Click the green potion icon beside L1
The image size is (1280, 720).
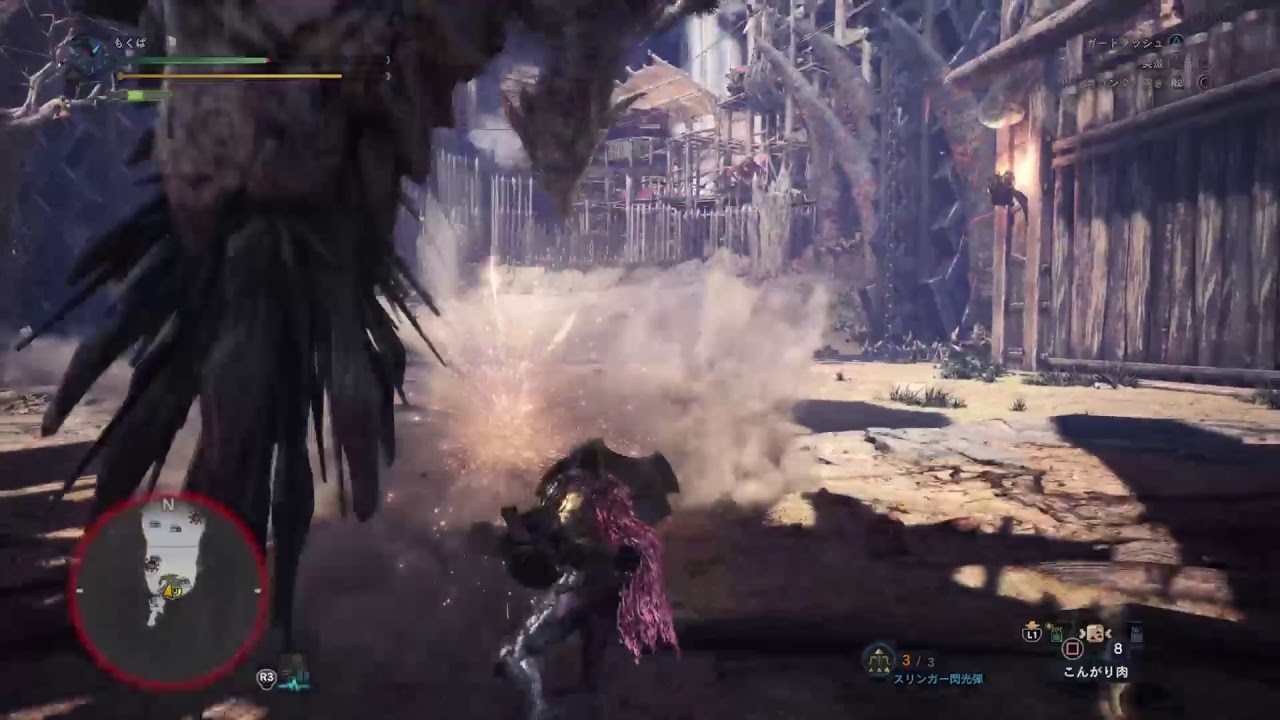1057,634
